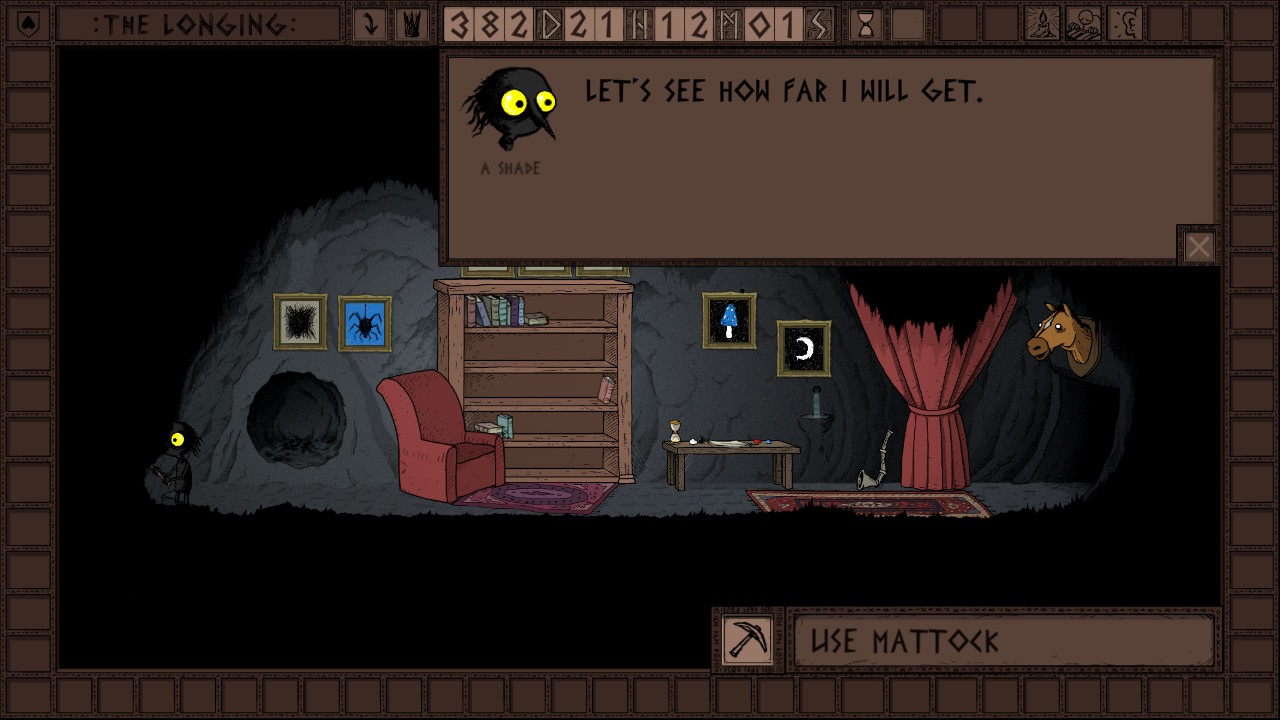Screen dimensions: 1280x720
Task: Open the spade shield menu icon
Action: pyautogui.click(x=28, y=24)
